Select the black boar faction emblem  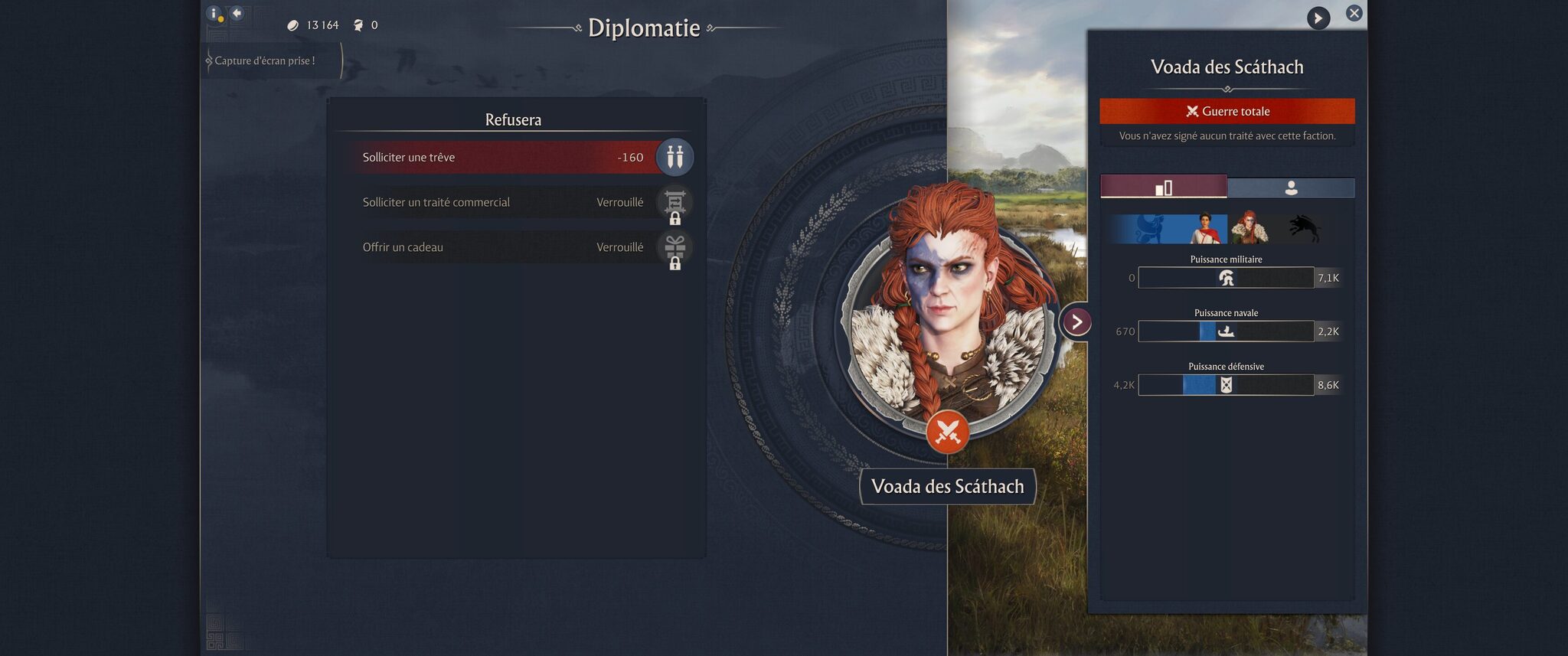coord(1303,228)
